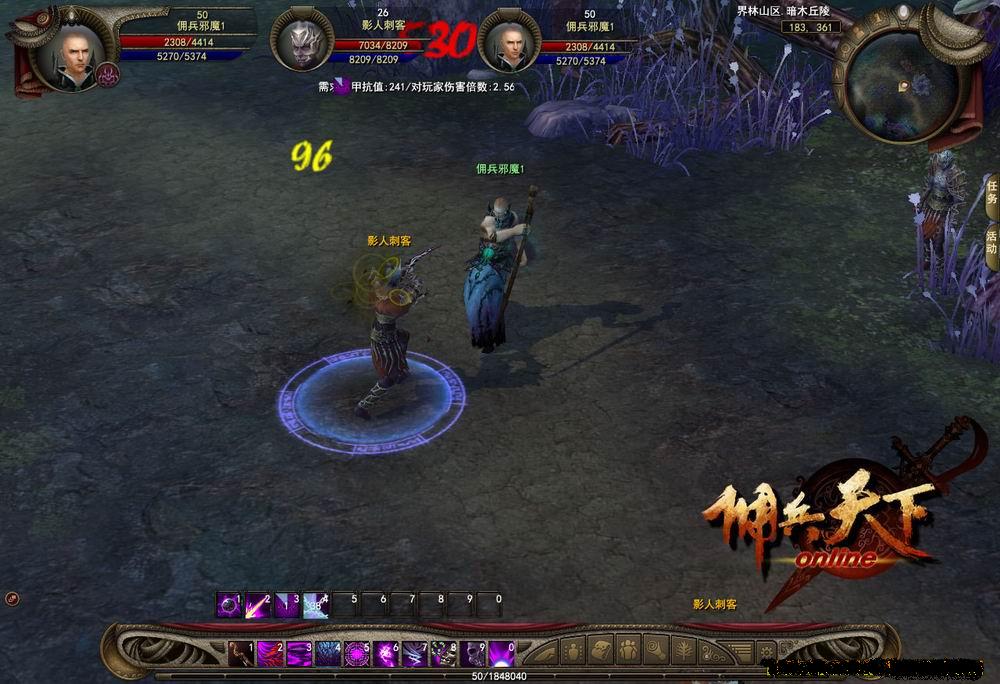Use the purple skill in main slot 2
The image size is (1000, 684).
coord(269,654)
